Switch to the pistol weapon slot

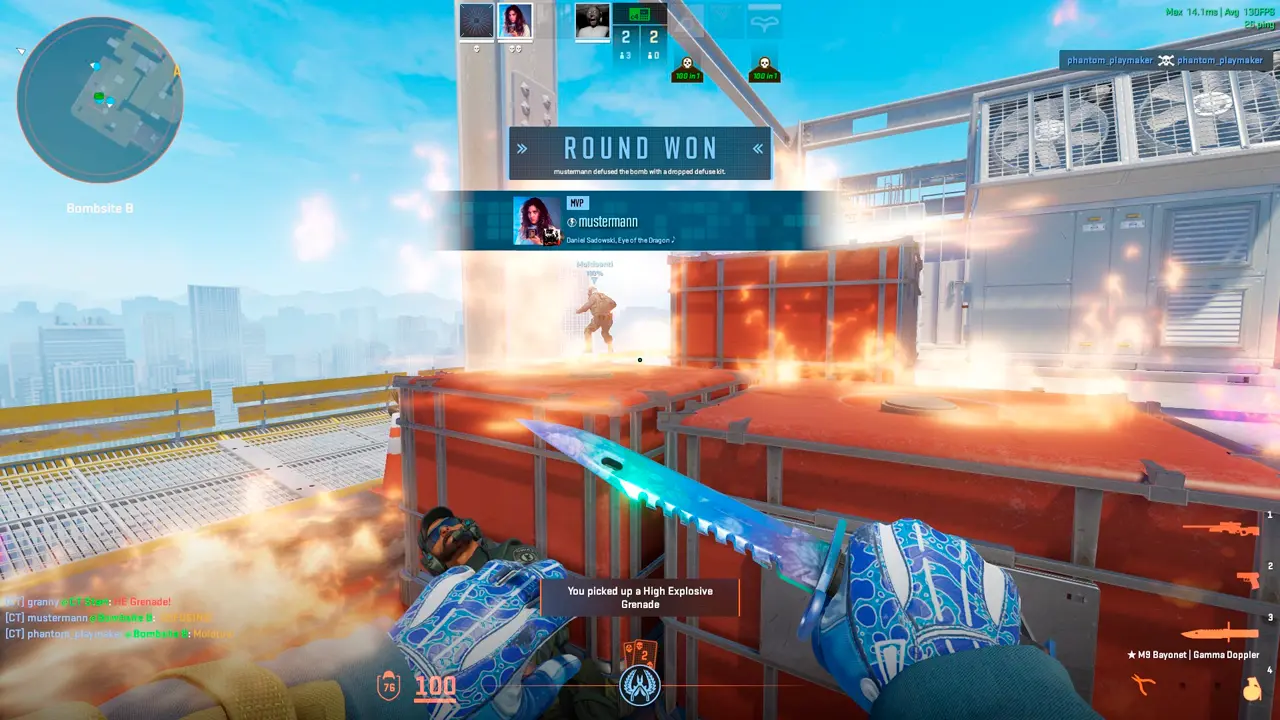tap(1246, 580)
